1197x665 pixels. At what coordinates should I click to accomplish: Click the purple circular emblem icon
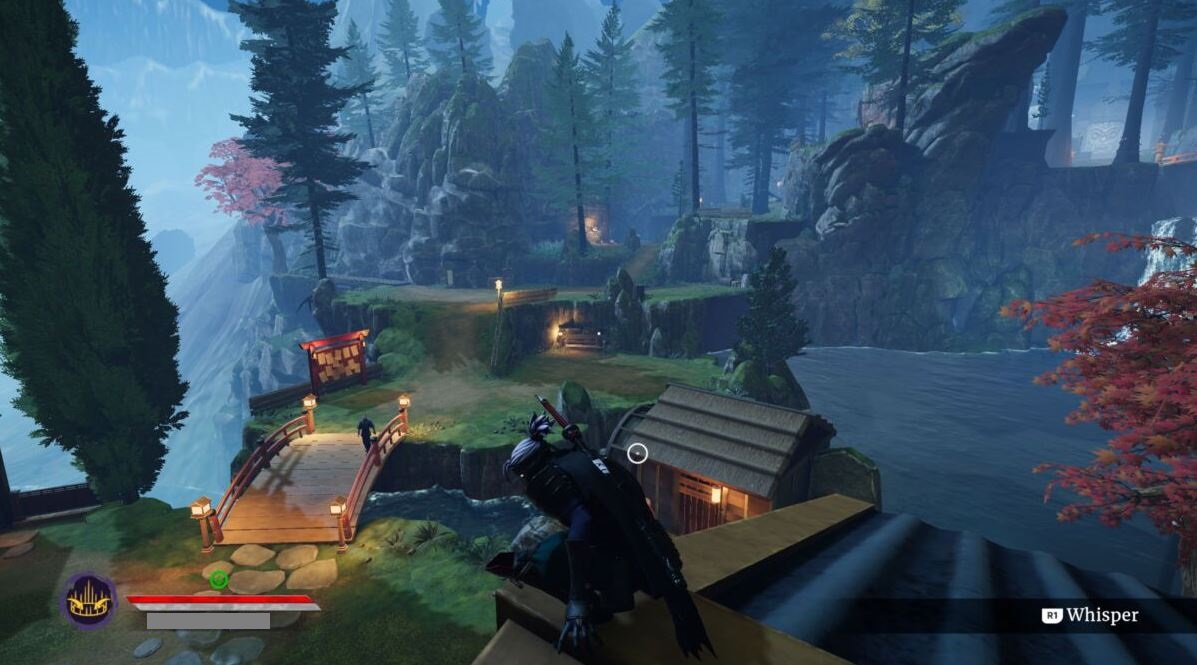[87, 600]
